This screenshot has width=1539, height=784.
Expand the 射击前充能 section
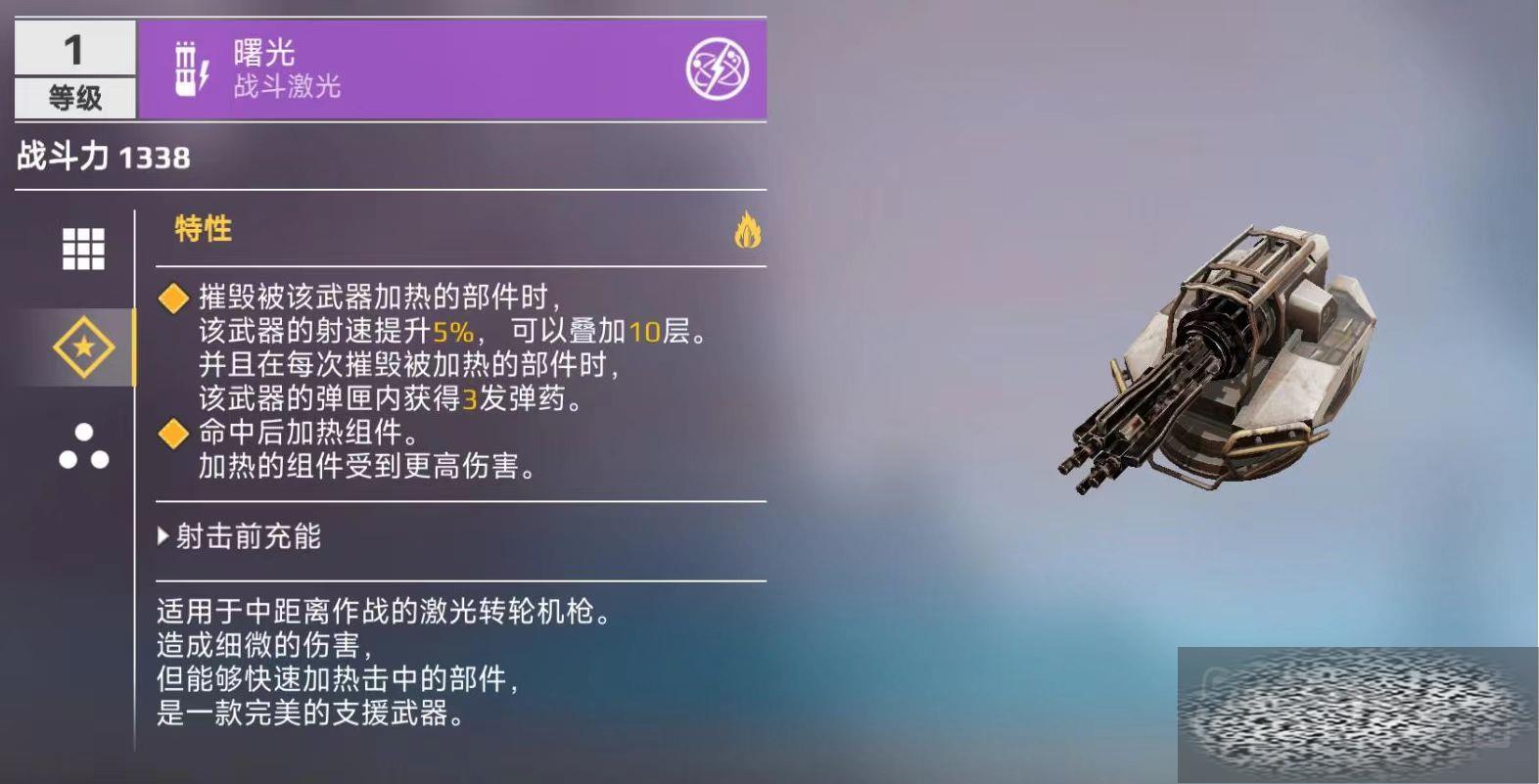point(241,536)
